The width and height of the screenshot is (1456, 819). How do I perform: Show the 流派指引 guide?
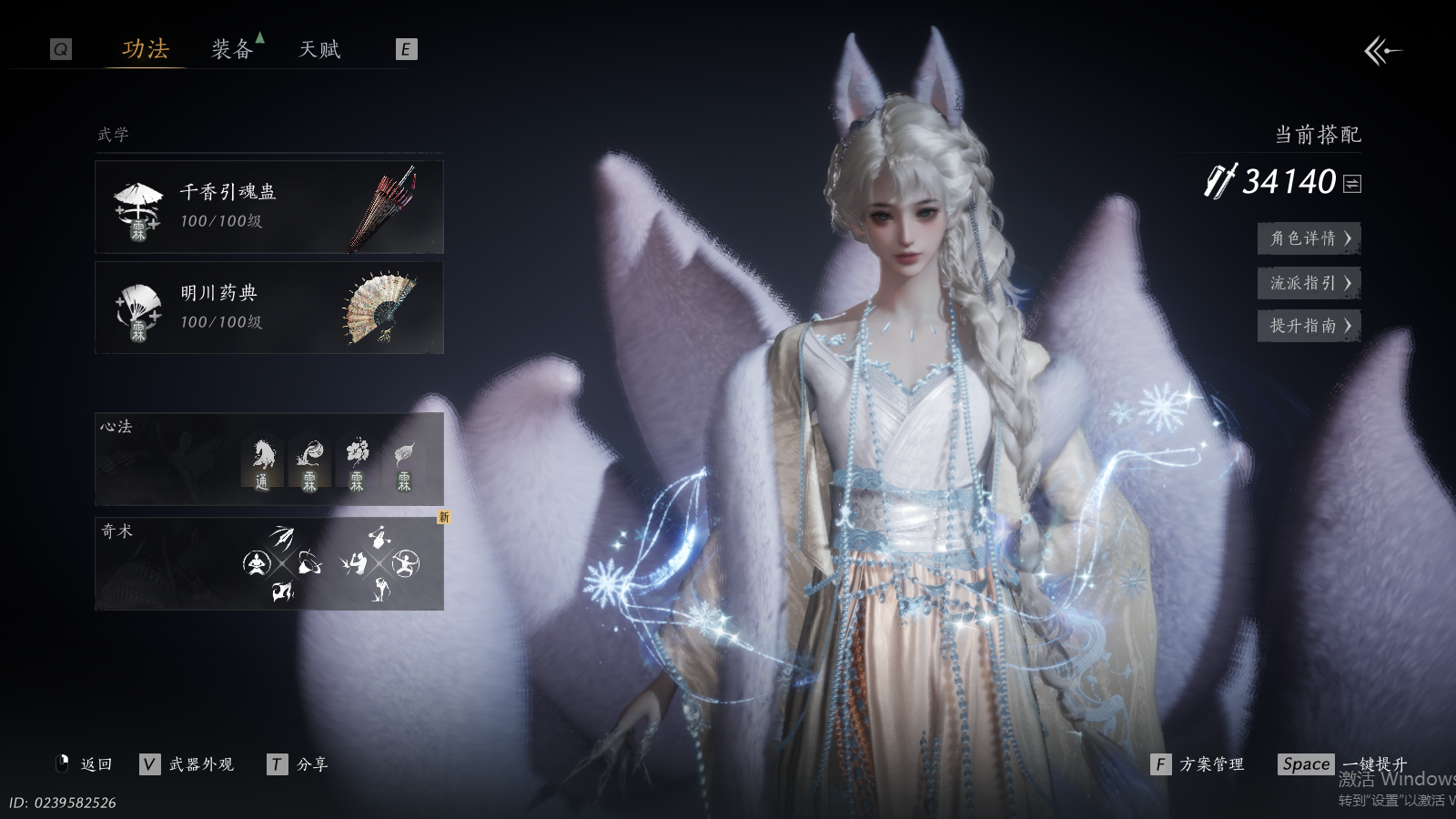[x=1309, y=283]
